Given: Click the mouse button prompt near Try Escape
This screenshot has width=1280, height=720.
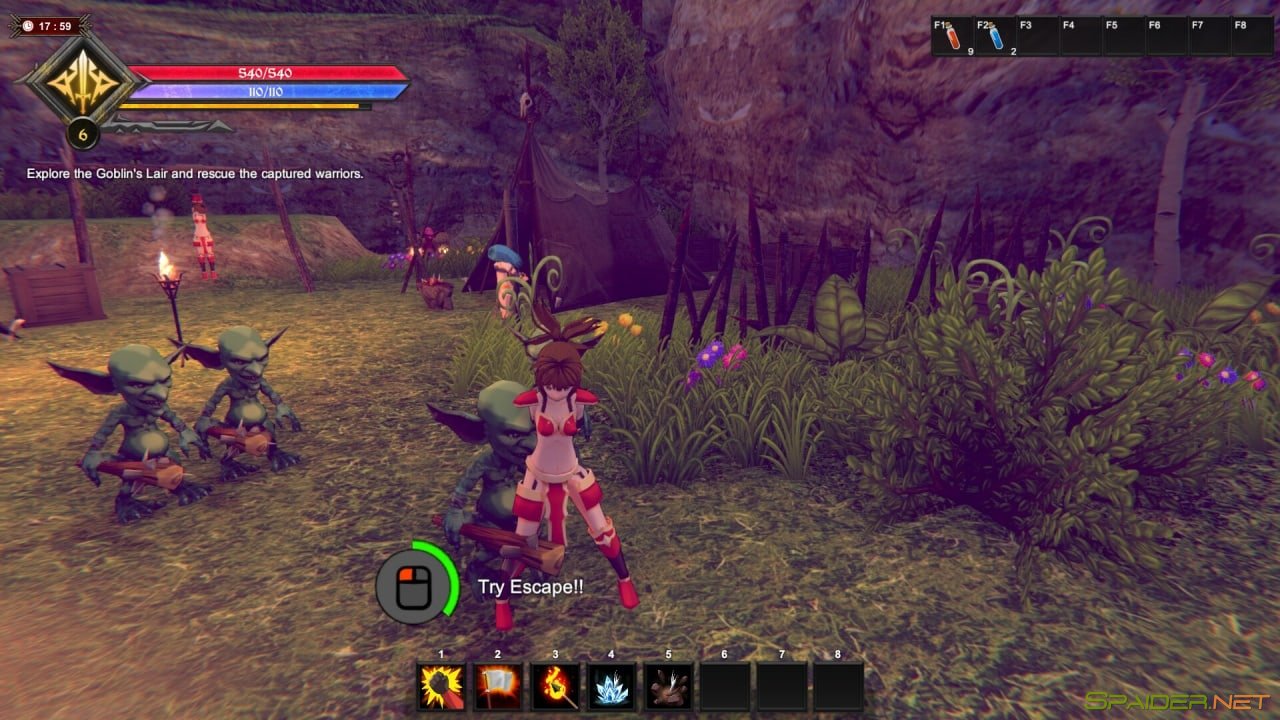Looking at the screenshot, I should [x=412, y=588].
